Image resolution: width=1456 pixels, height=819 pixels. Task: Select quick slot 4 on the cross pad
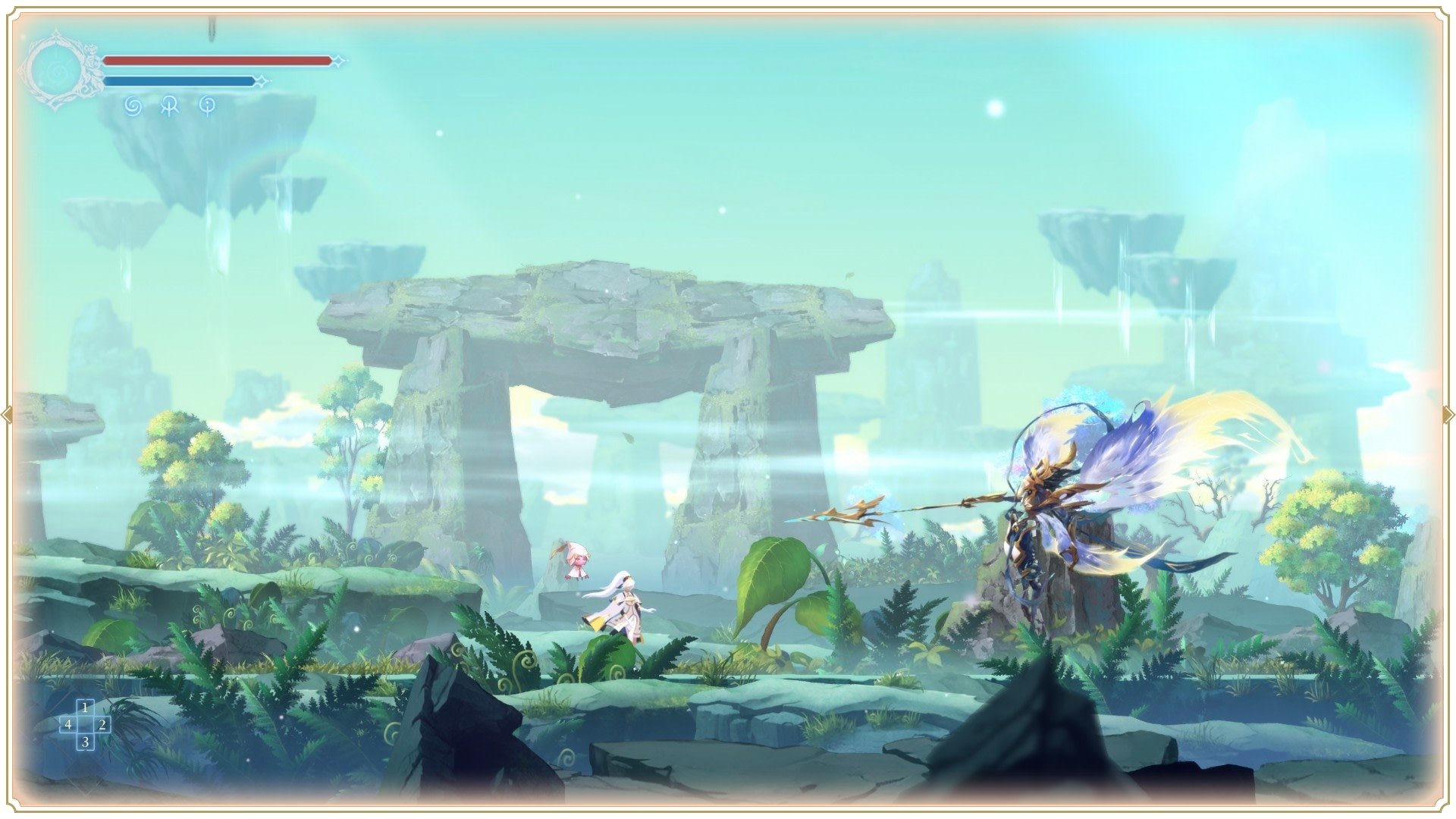[x=69, y=724]
